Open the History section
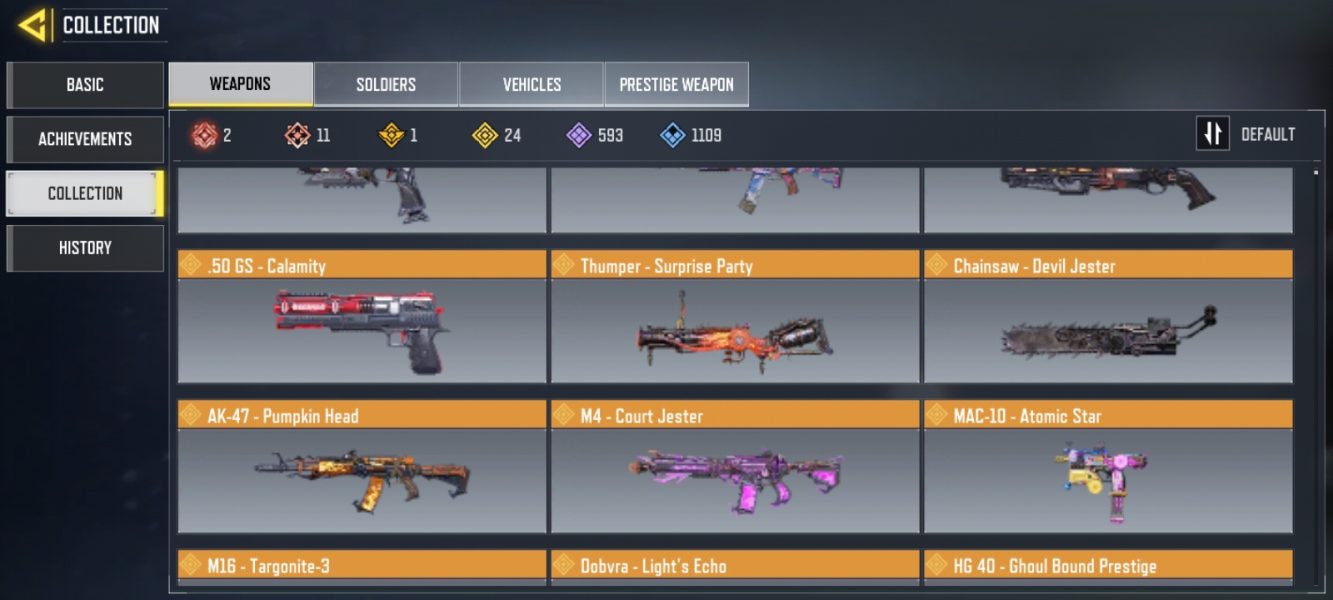Viewport: 1333px width, 600px height. coord(85,247)
